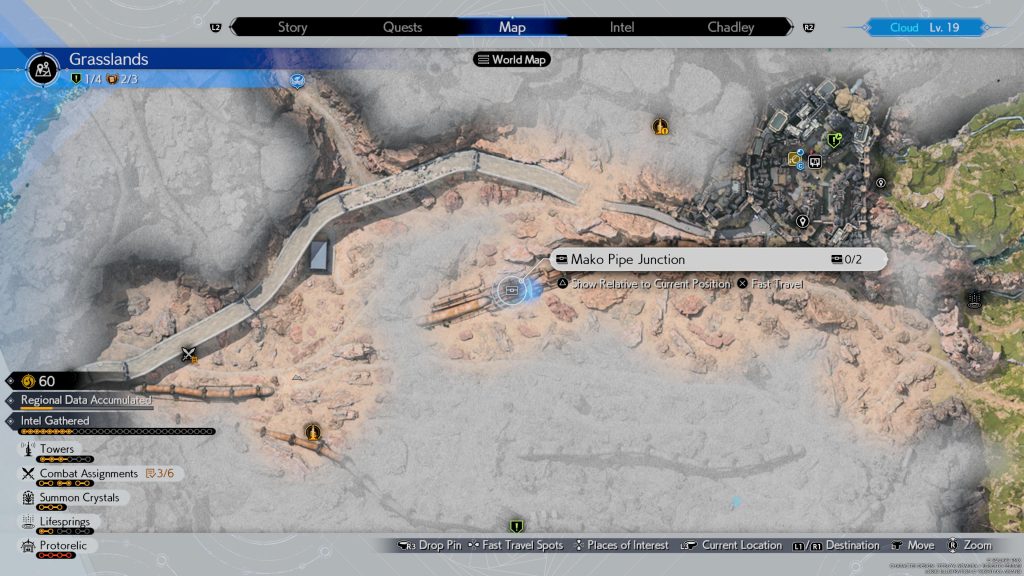This screenshot has height=576, width=1024.
Task: Switch to the Story tab
Action: pos(292,27)
